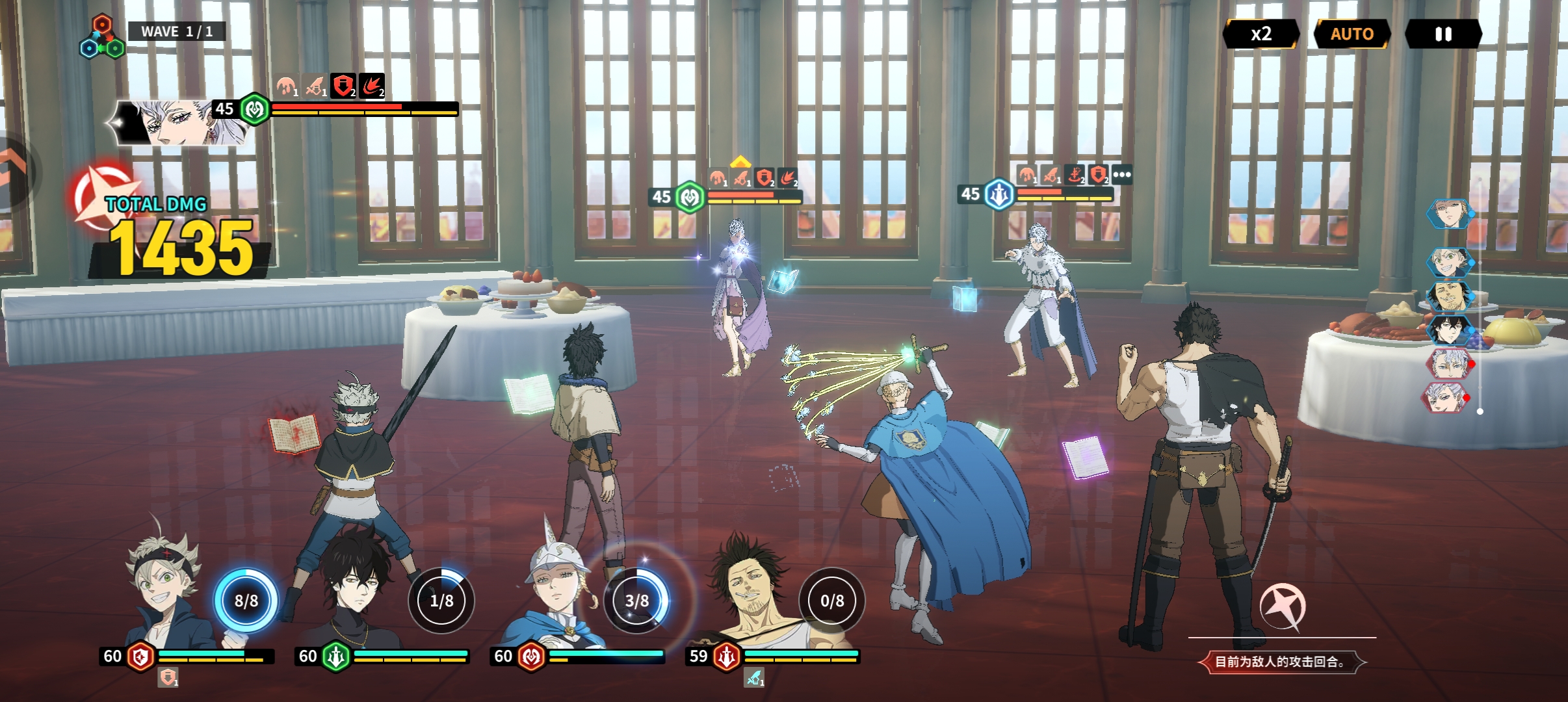This screenshot has height=702, width=1568.
Task: Tap the 0/8 skill gauge
Action: coord(832,601)
